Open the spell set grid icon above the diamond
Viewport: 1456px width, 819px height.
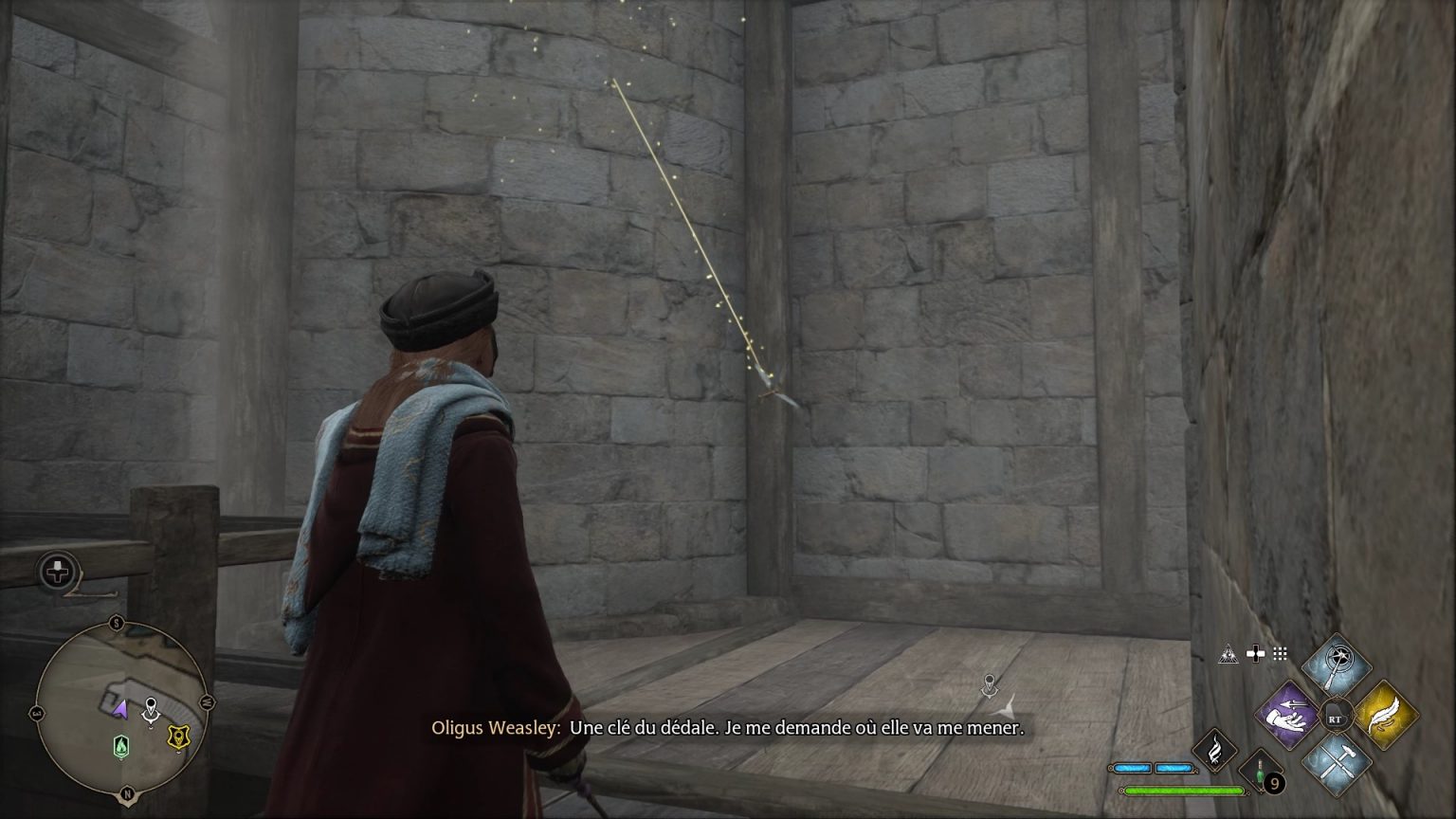[1280, 652]
